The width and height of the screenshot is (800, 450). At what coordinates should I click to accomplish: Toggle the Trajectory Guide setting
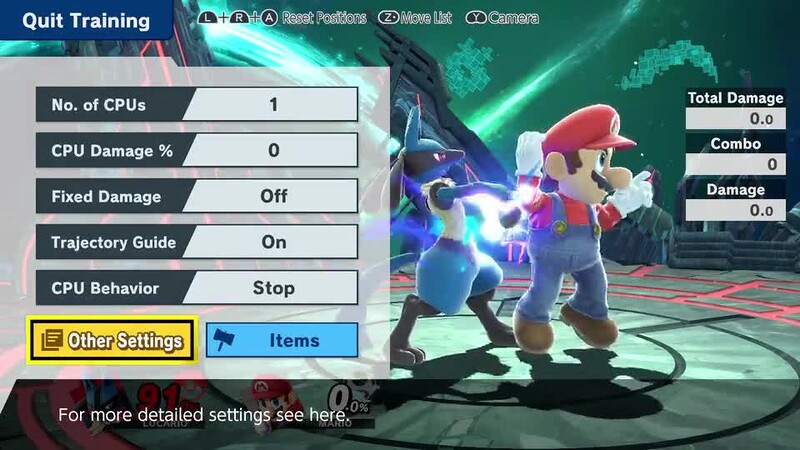coord(196,242)
